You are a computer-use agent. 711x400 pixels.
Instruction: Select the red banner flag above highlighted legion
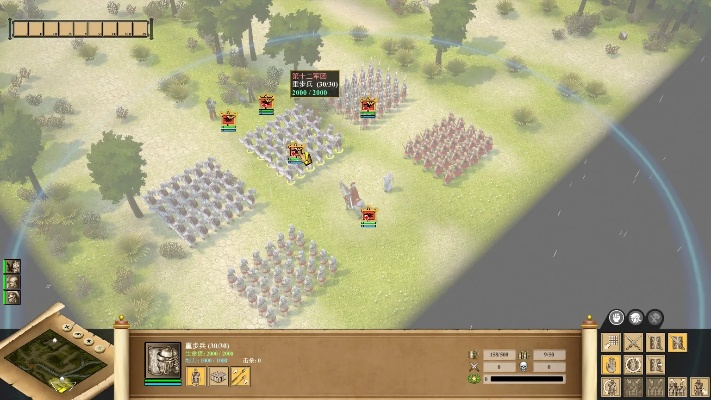coord(296,152)
